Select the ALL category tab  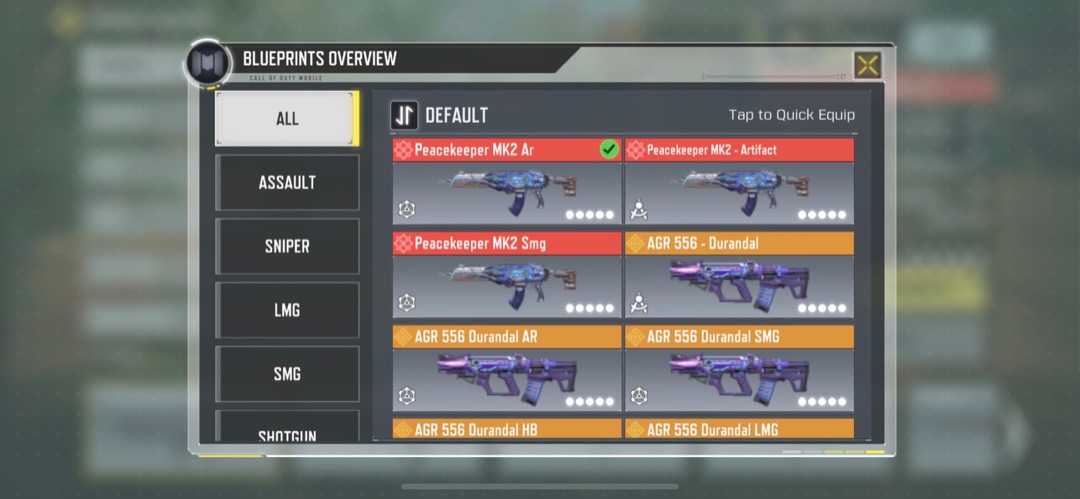click(x=287, y=119)
